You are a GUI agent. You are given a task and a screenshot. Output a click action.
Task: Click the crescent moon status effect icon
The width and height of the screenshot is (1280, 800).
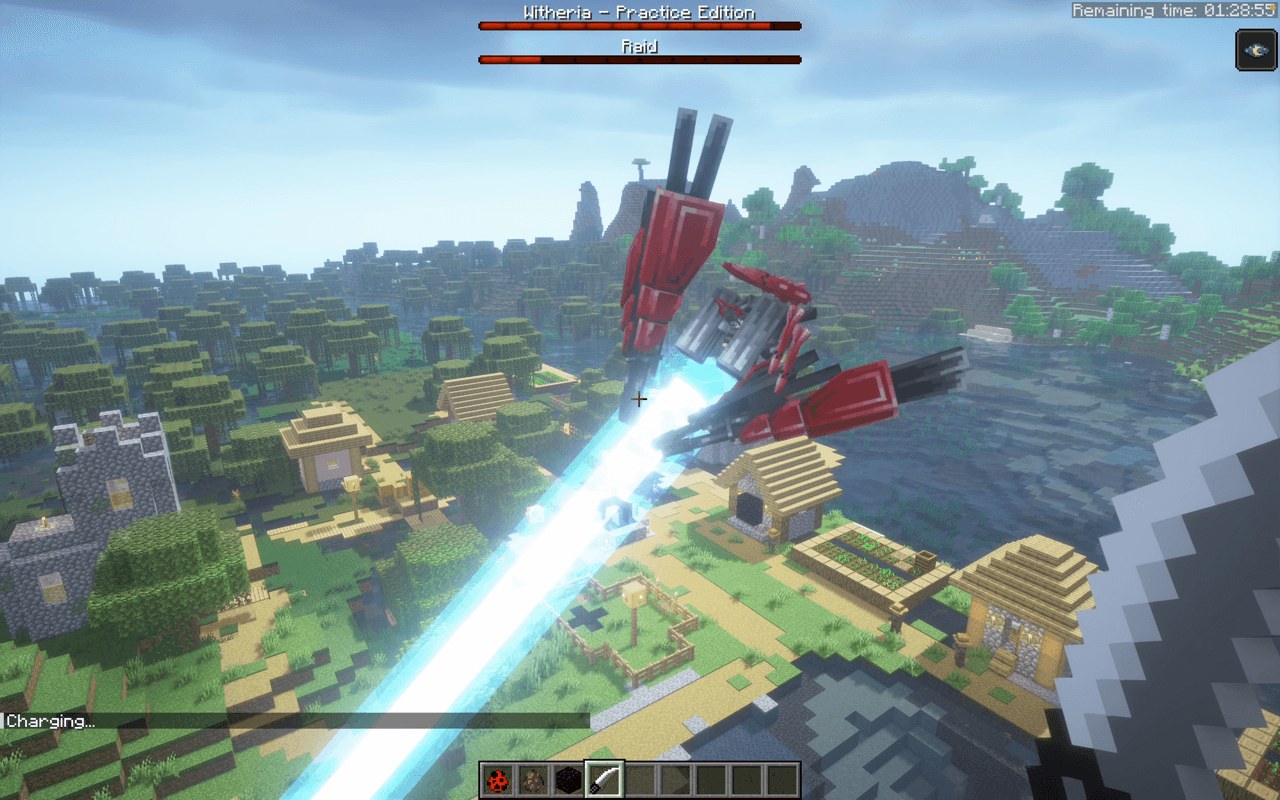point(1256,50)
